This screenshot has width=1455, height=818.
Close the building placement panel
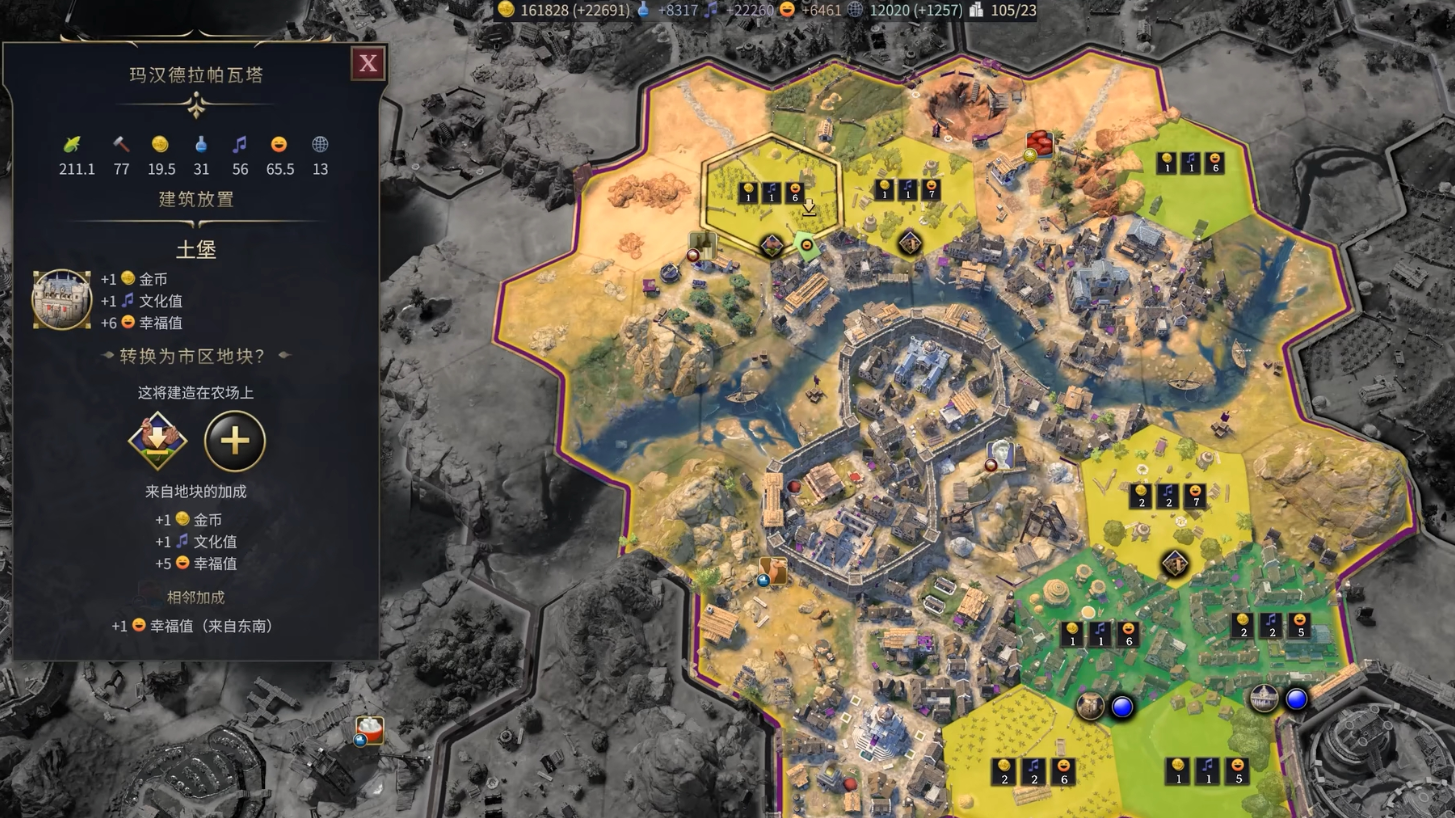click(368, 64)
